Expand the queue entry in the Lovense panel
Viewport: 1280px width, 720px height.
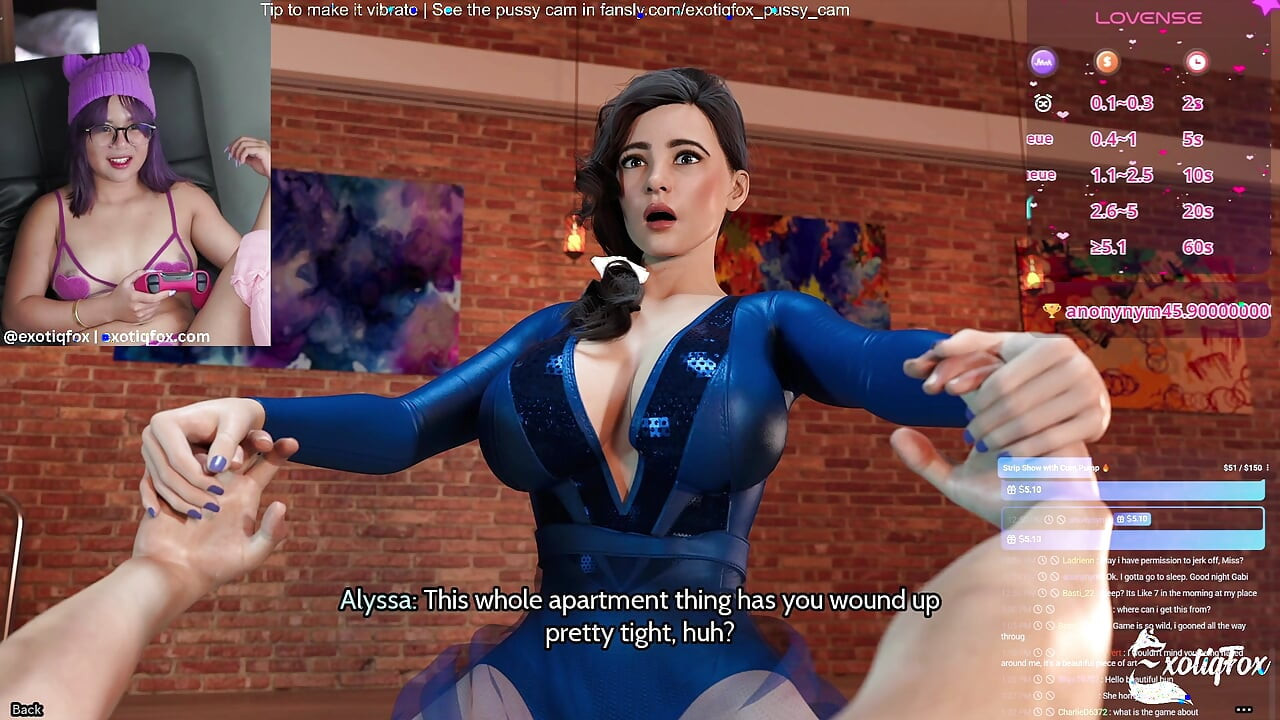tap(1038, 139)
